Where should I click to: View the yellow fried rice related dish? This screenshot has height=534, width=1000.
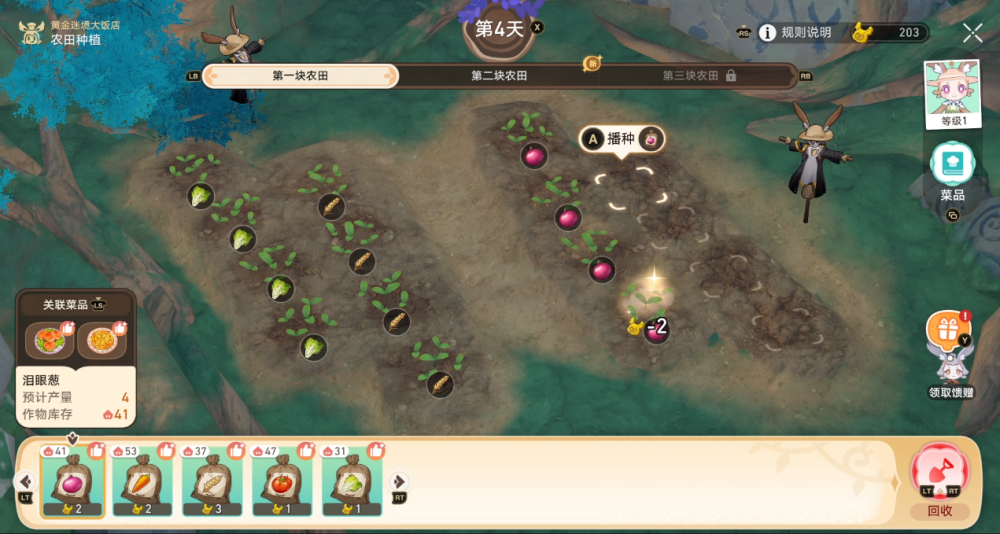tap(102, 340)
